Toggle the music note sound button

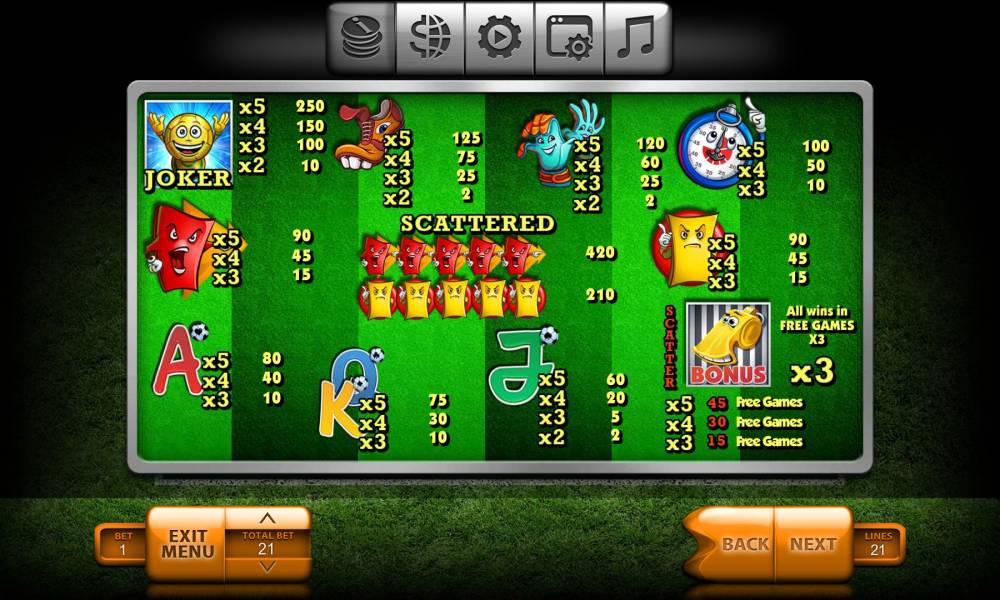click(636, 38)
